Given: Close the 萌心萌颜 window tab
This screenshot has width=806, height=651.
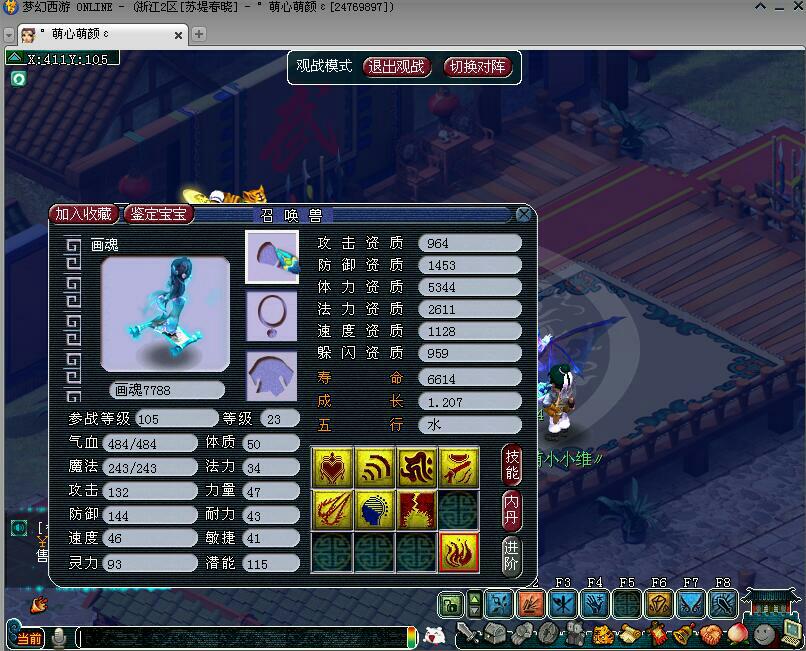Looking at the screenshot, I should click(179, 34).
